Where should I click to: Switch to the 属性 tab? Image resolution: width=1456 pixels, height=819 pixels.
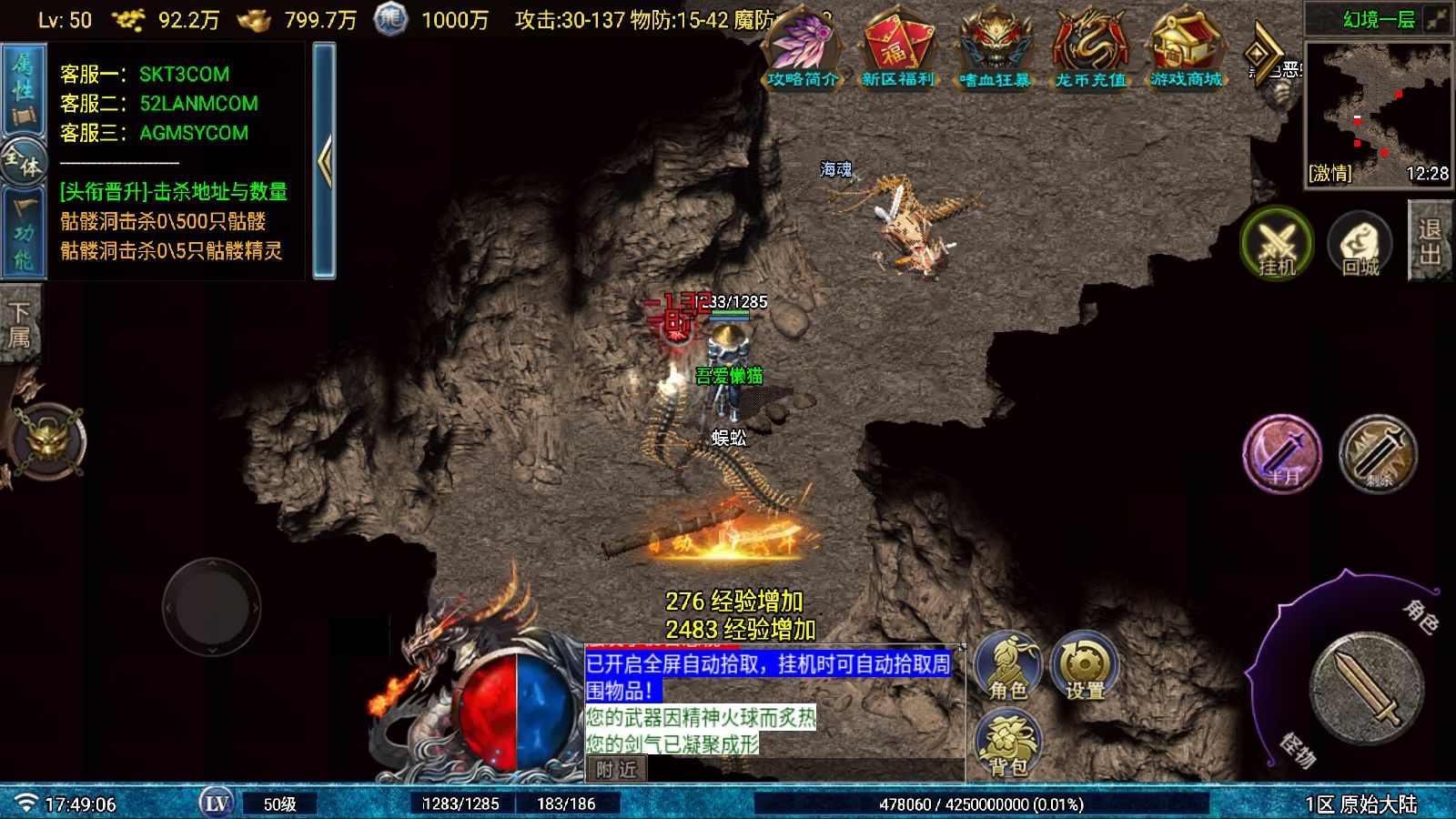coord(22,88)
